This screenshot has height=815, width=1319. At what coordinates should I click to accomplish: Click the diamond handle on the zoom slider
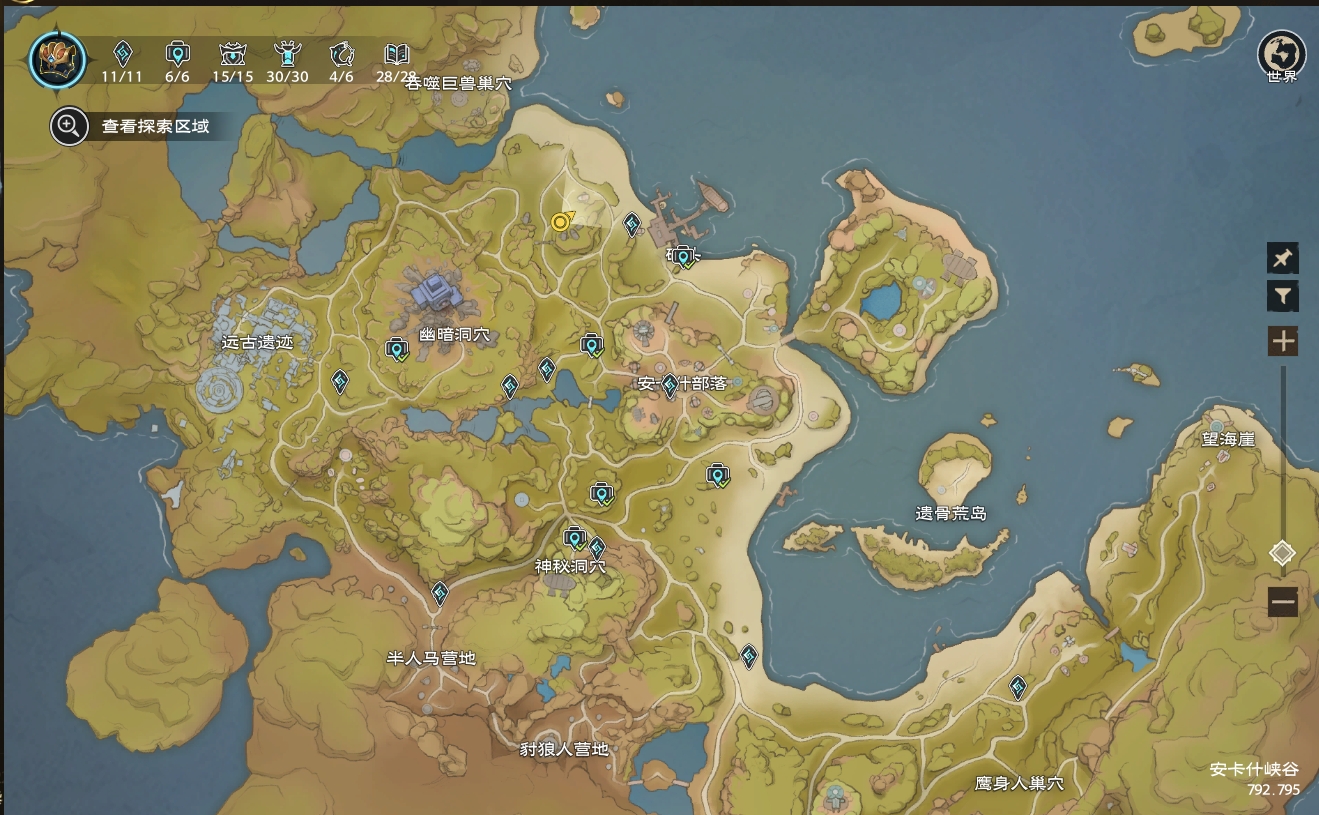1282,553
